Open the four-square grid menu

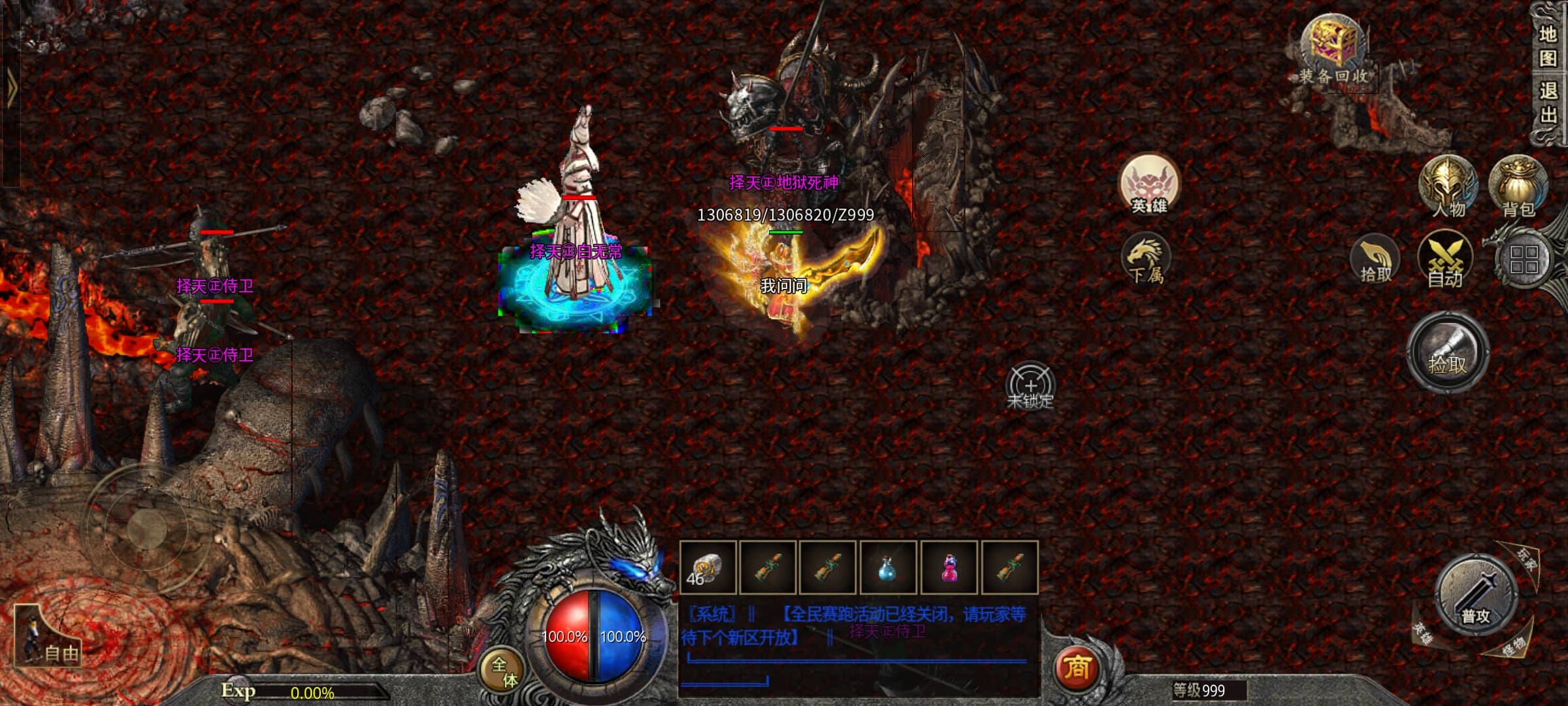click(1524, 260)
